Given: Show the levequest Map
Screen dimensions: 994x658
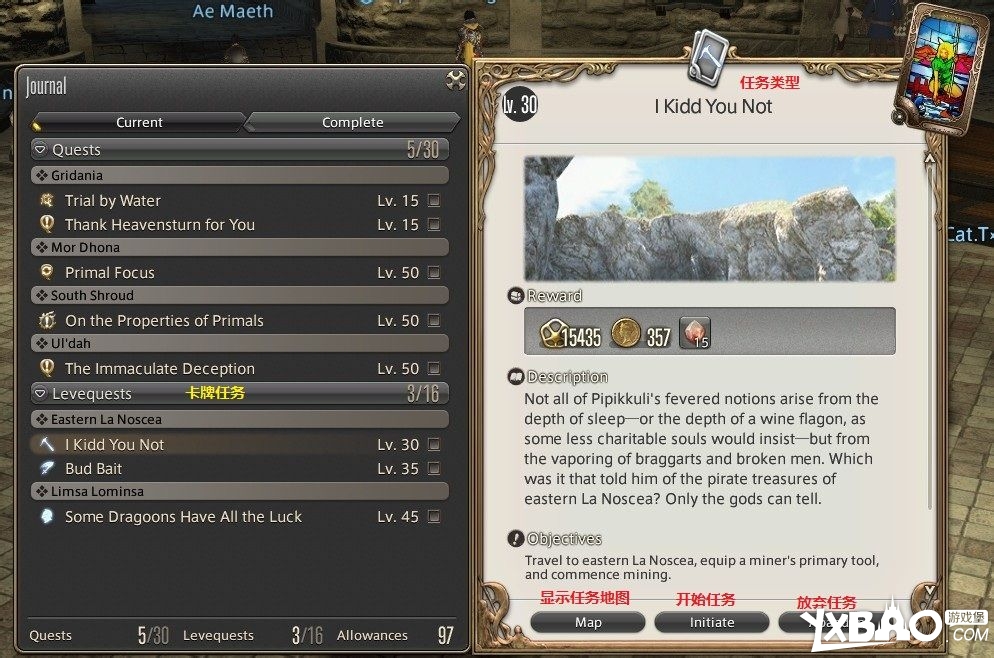Looking at the screenshot, I should click(588, 622).
